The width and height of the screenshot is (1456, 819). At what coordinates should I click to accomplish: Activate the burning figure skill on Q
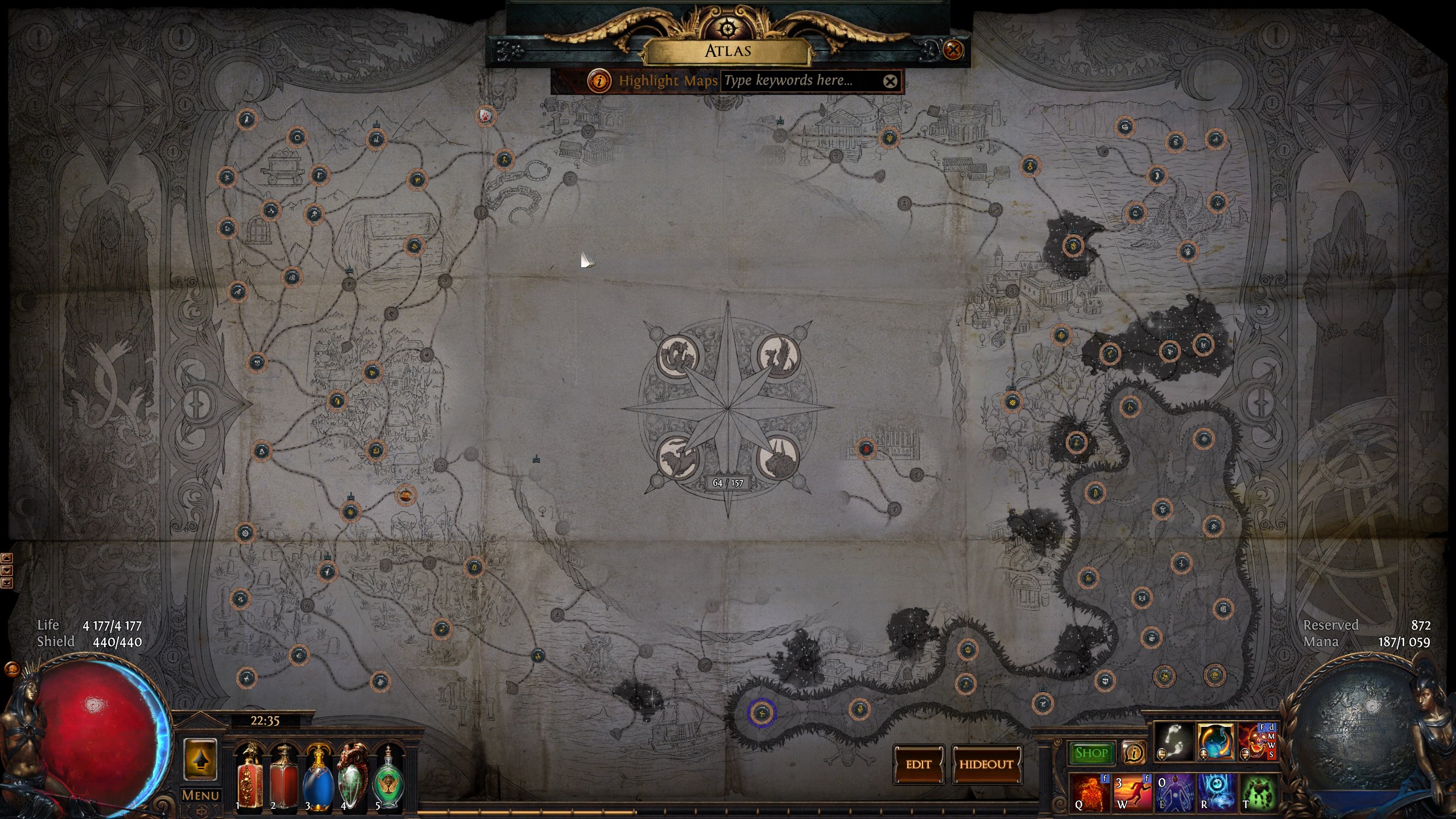pyautogui.click(x=1089, y=792)
